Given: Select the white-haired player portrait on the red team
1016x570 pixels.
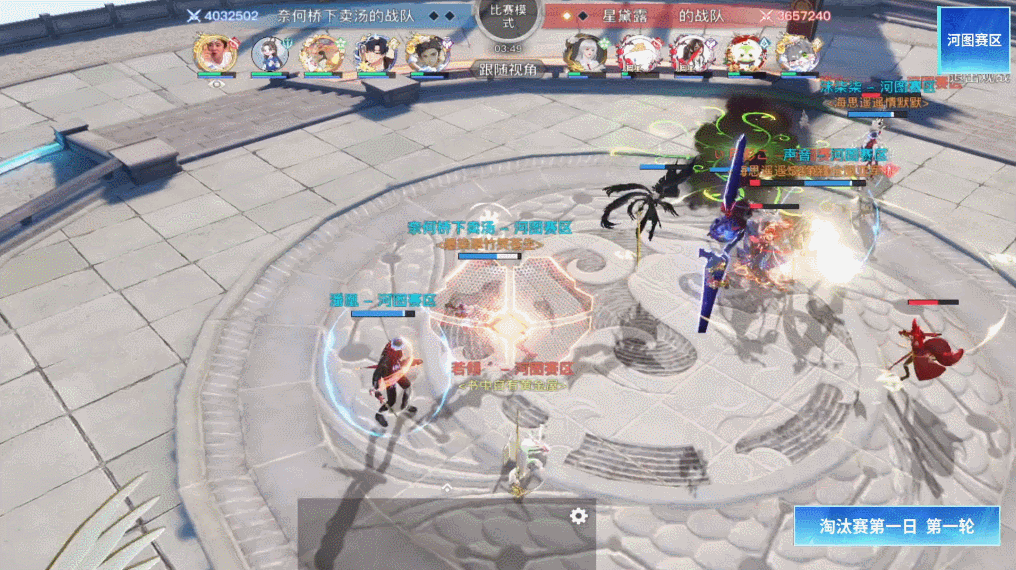Looking at the screenshot, I should tap(582, 52).
